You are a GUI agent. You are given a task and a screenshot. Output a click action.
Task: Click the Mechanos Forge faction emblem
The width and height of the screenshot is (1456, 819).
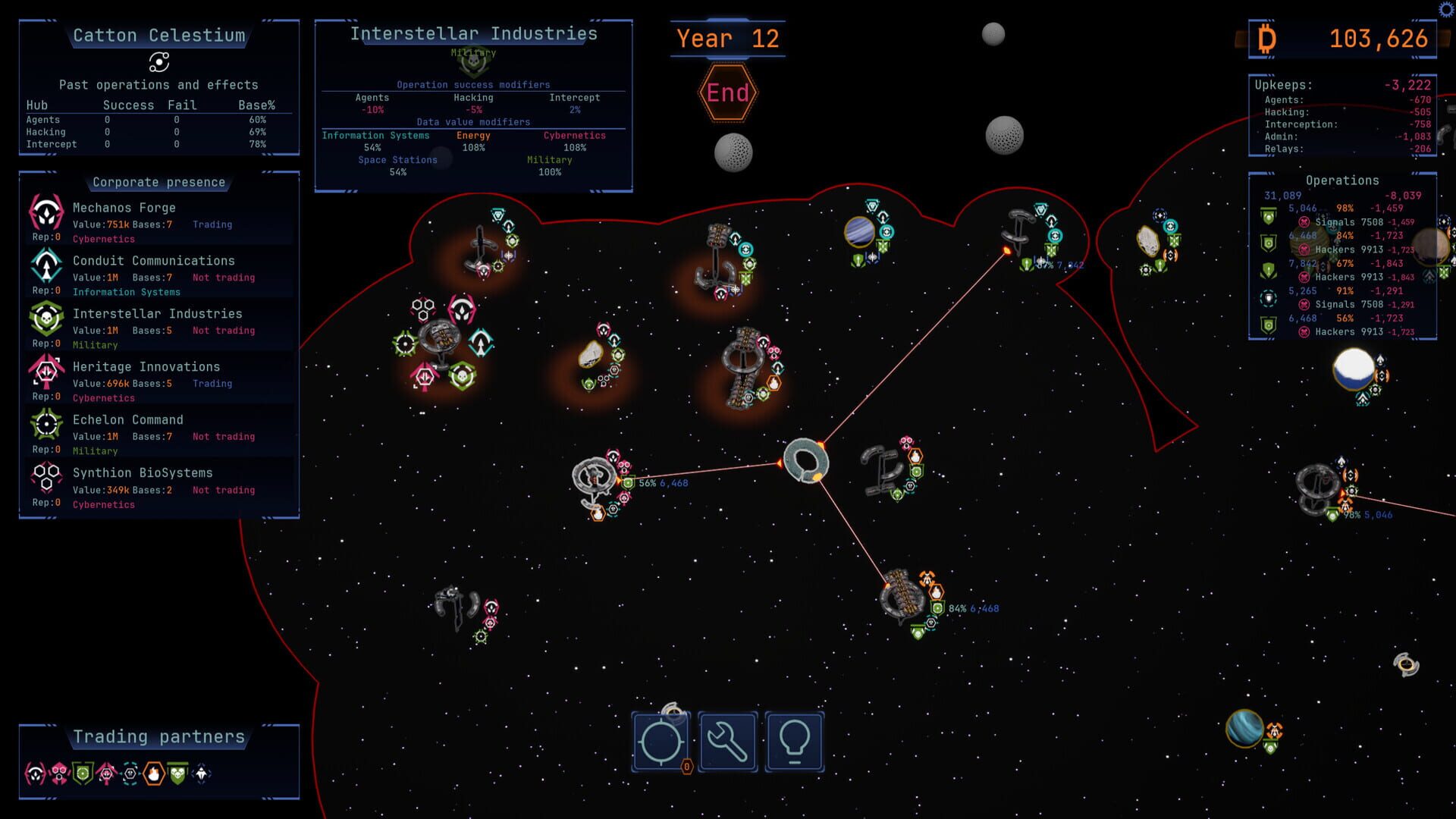pos(45,212)
